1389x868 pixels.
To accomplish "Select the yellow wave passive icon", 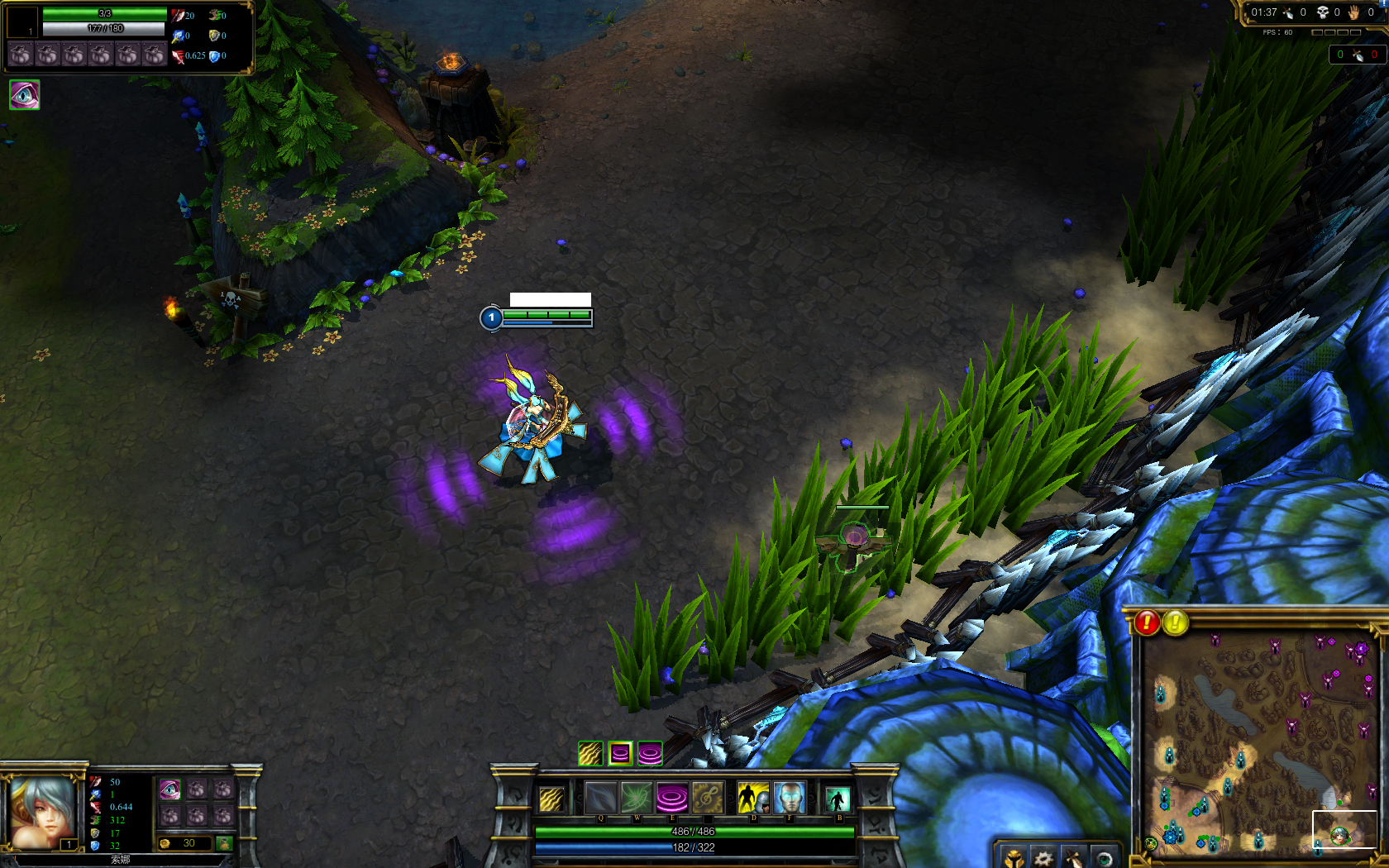I will 551,799.
